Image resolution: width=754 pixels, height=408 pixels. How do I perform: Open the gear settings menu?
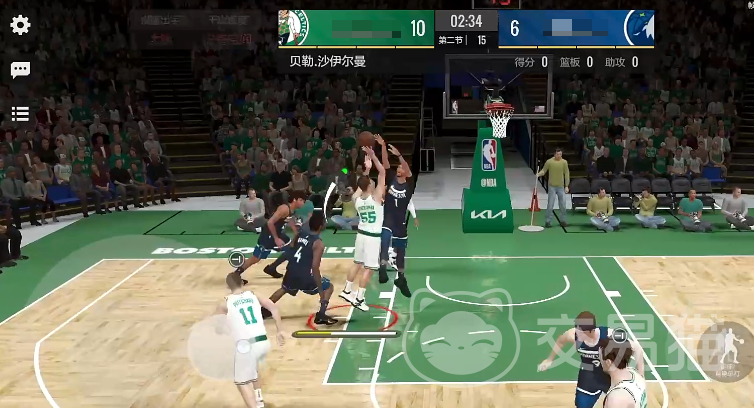[20, 25]
